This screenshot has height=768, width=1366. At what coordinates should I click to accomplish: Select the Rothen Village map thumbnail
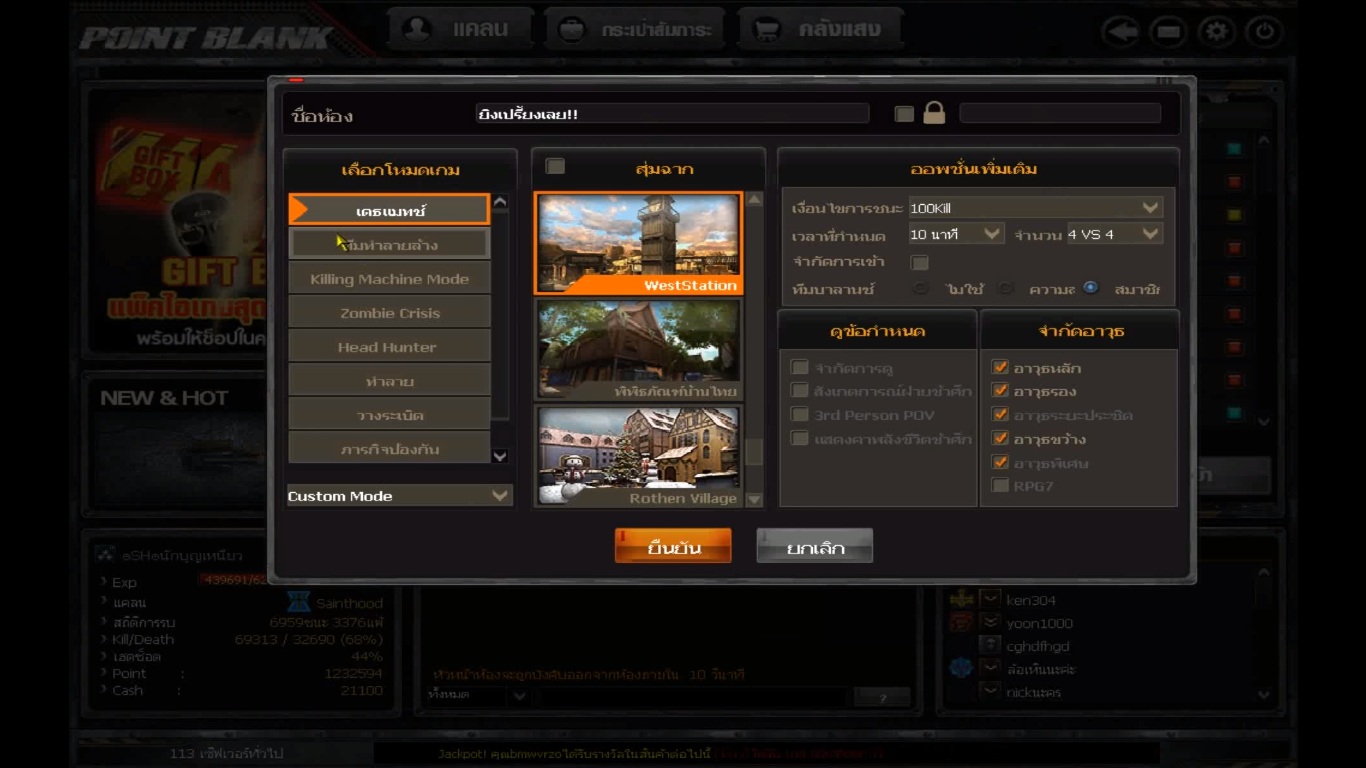637,455
